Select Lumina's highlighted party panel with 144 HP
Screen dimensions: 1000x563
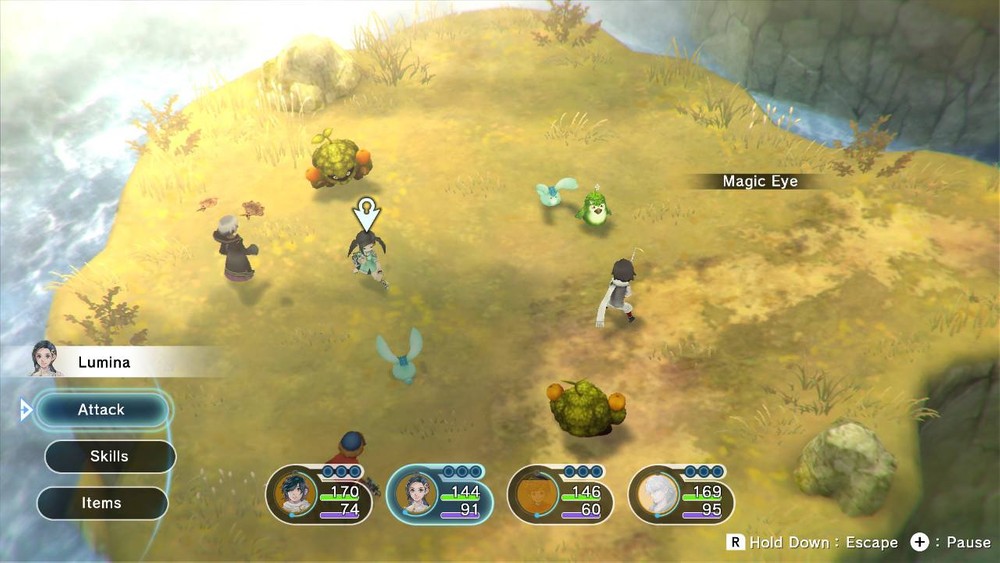(440, 495)
